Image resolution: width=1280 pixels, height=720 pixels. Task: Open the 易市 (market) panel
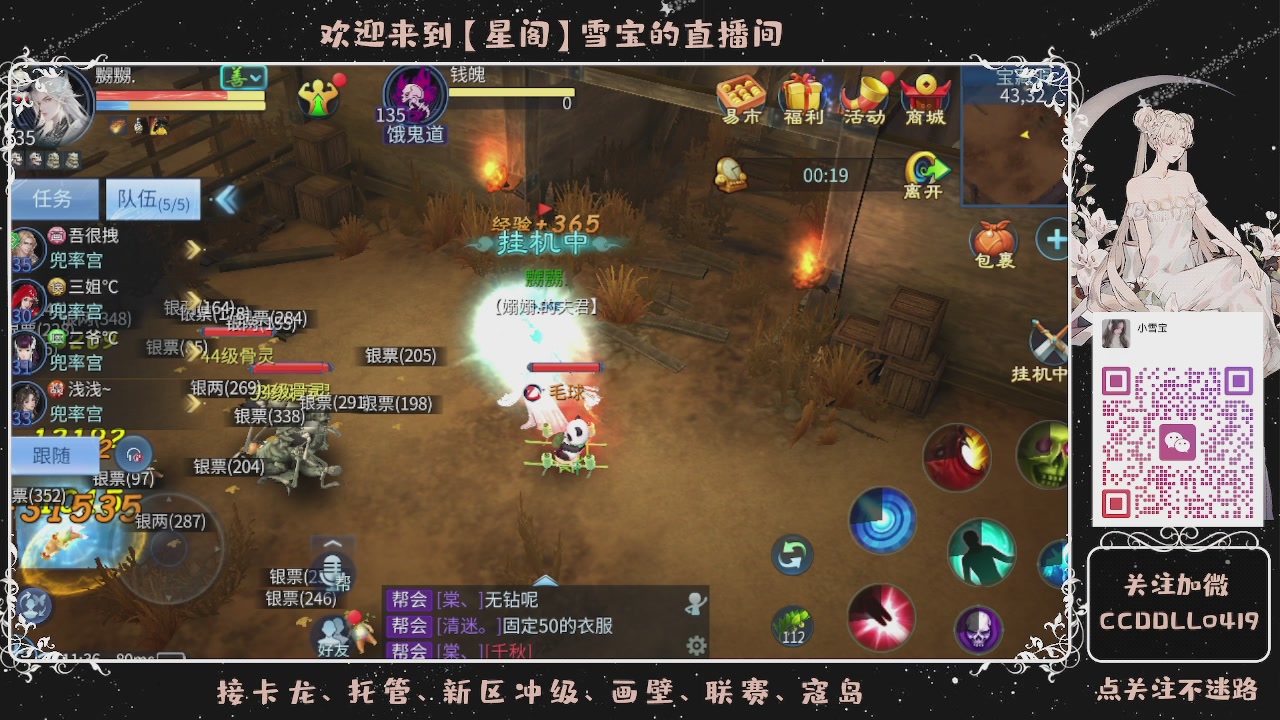pos(740,98)
